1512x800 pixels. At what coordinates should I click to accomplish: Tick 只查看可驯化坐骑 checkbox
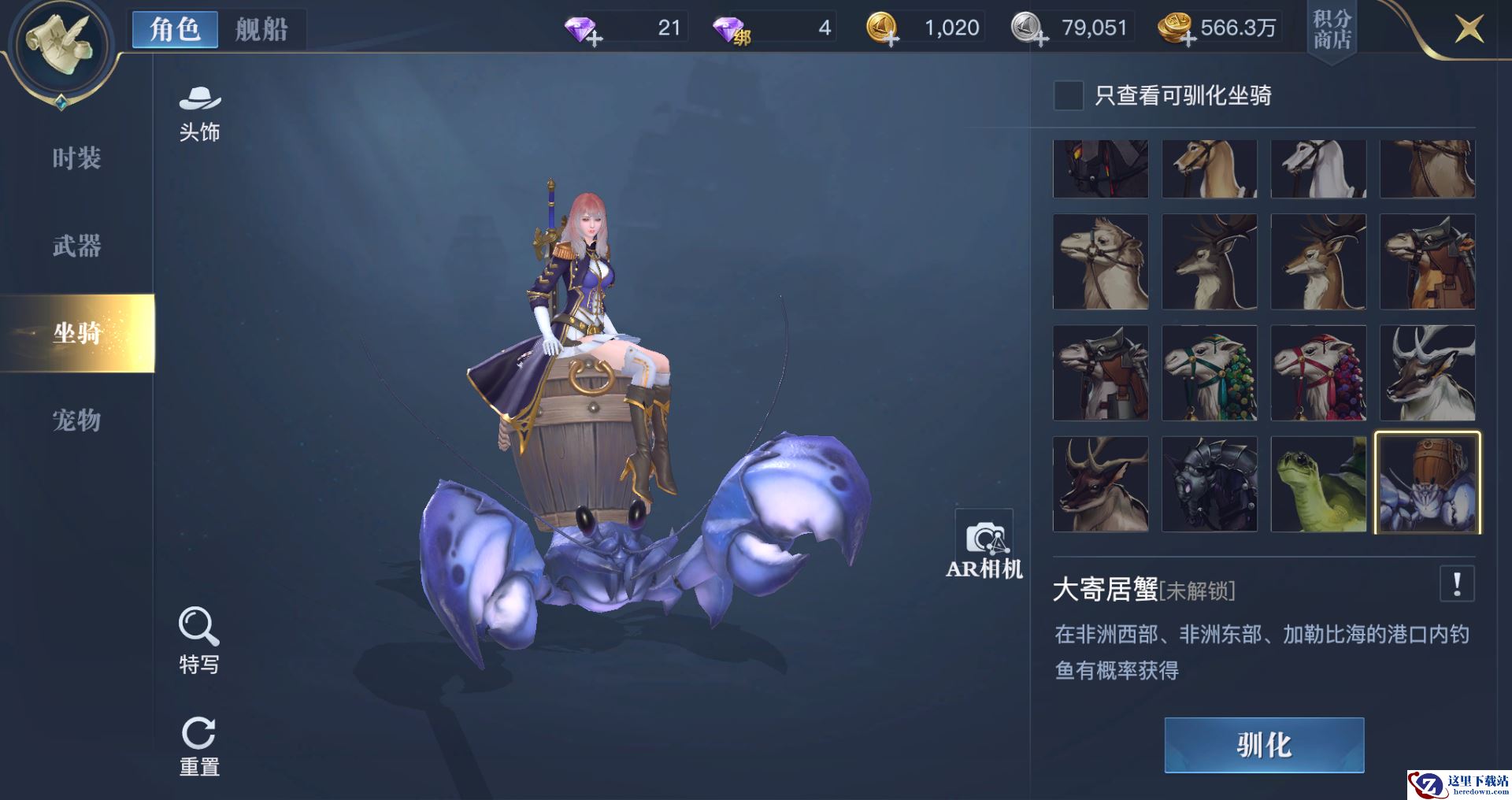(1069, 96)
